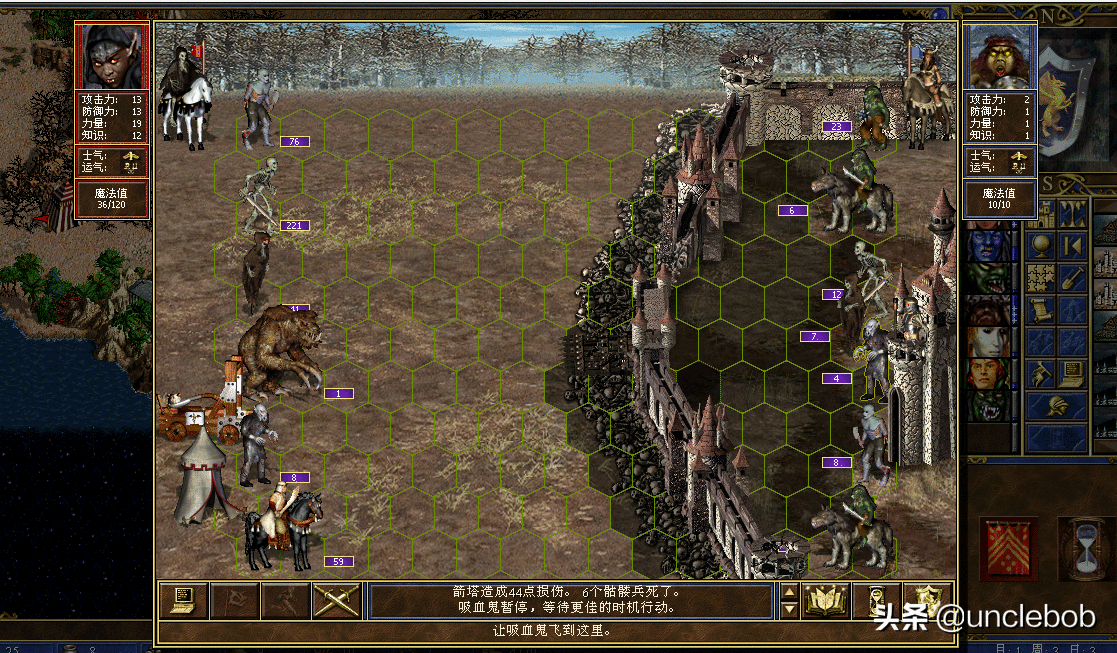The height and width of the screenshot is (653, 1117).
Task: Click the greyed-out surrender flag button
Action: tap(234, 600)
